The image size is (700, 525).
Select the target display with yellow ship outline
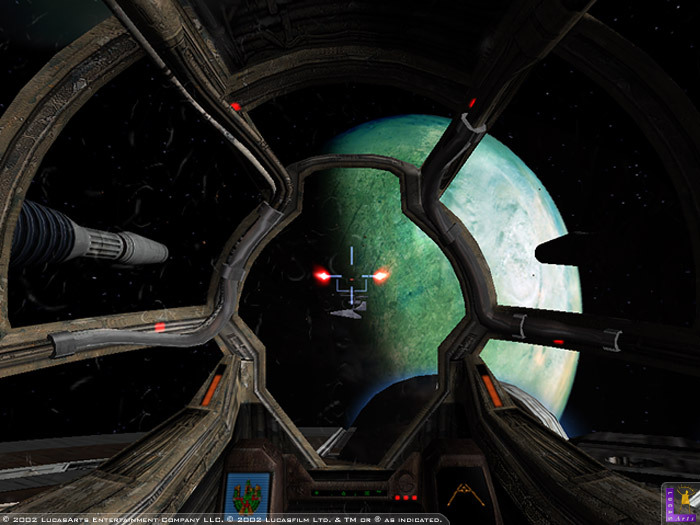[x=462, y=492]
